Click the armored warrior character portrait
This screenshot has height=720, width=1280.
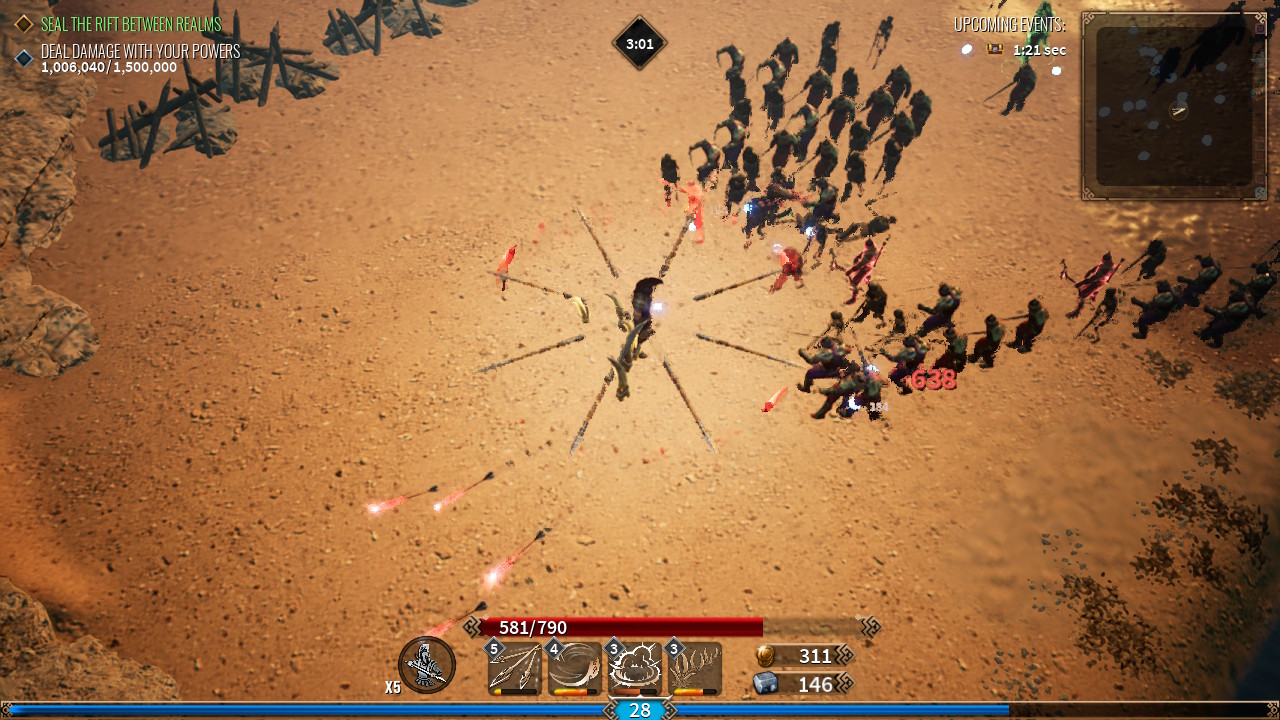point(427,664)
